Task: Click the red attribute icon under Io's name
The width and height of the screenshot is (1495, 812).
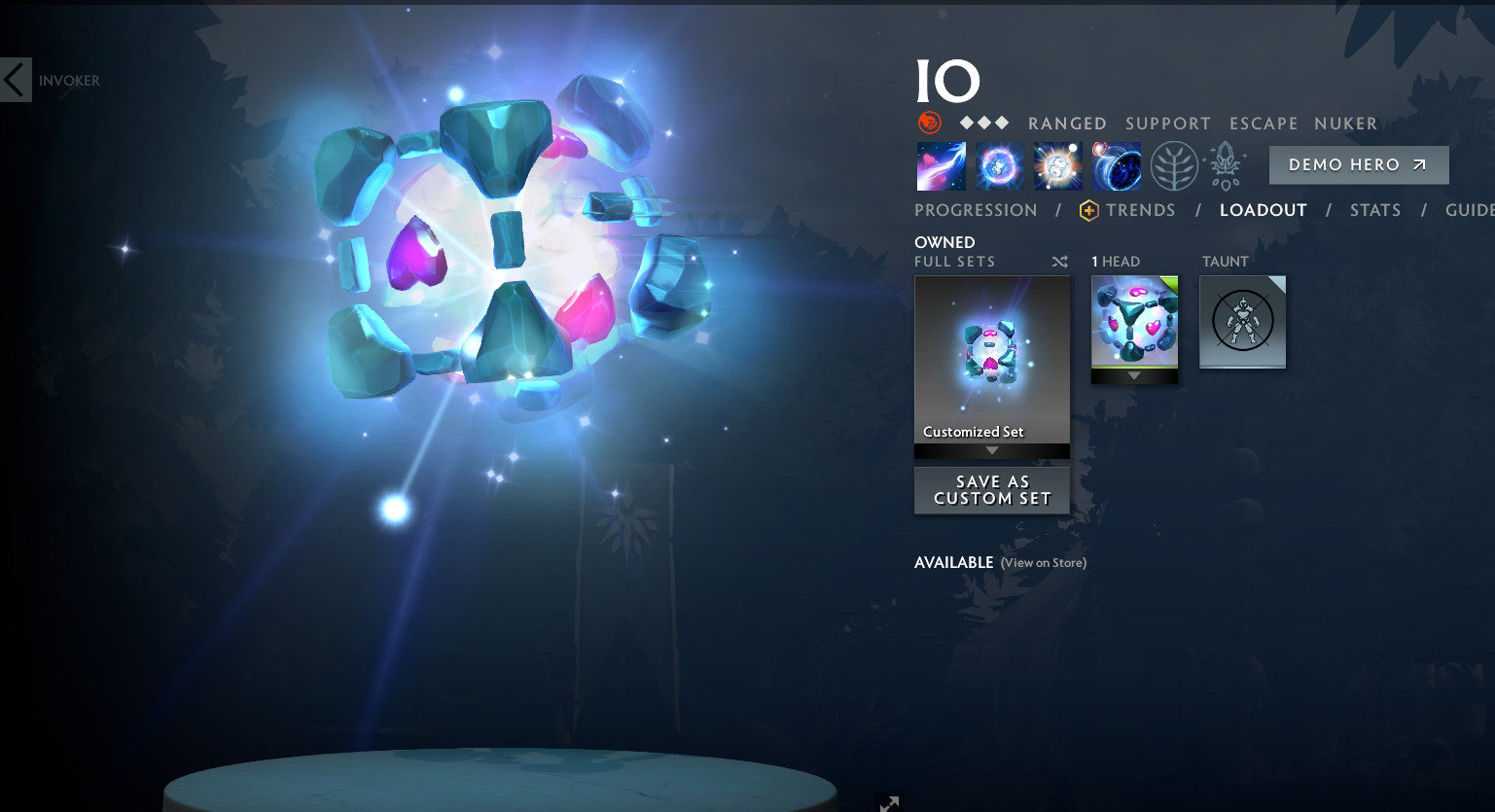Action: pos(931,123)
